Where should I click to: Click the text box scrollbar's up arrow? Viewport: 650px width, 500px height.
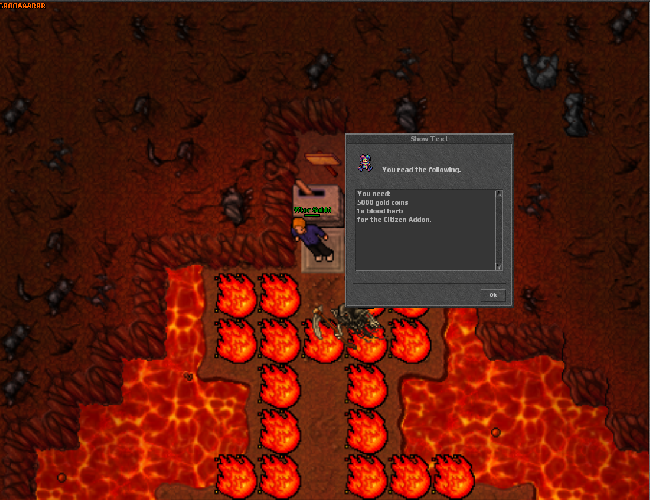(x=499, y=193)
